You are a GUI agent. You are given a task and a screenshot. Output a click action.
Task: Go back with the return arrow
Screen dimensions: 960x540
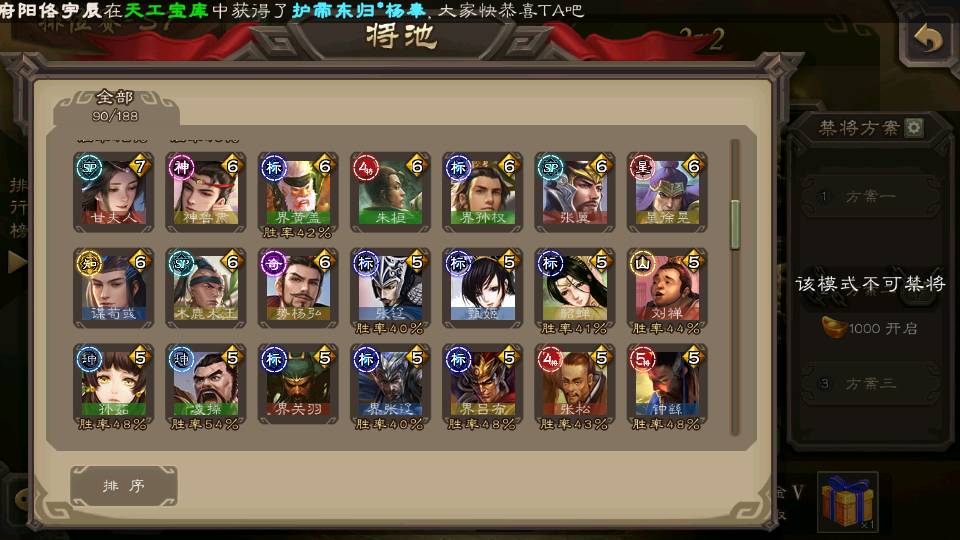point(928,39)
